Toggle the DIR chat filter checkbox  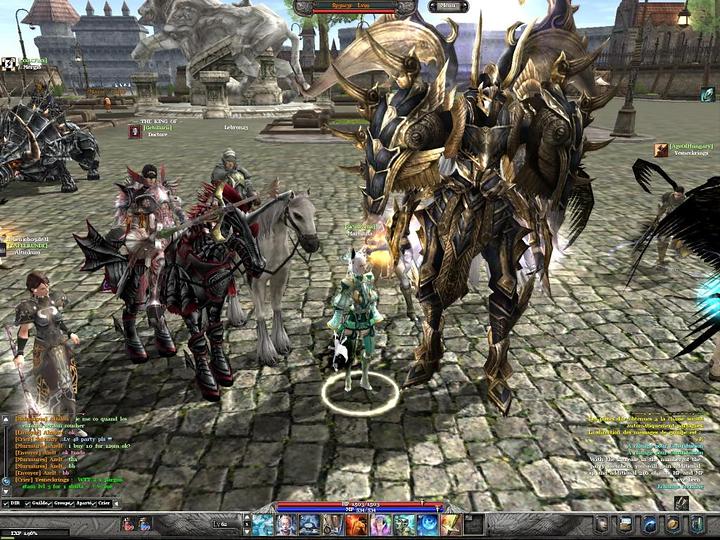click(6, 506)
